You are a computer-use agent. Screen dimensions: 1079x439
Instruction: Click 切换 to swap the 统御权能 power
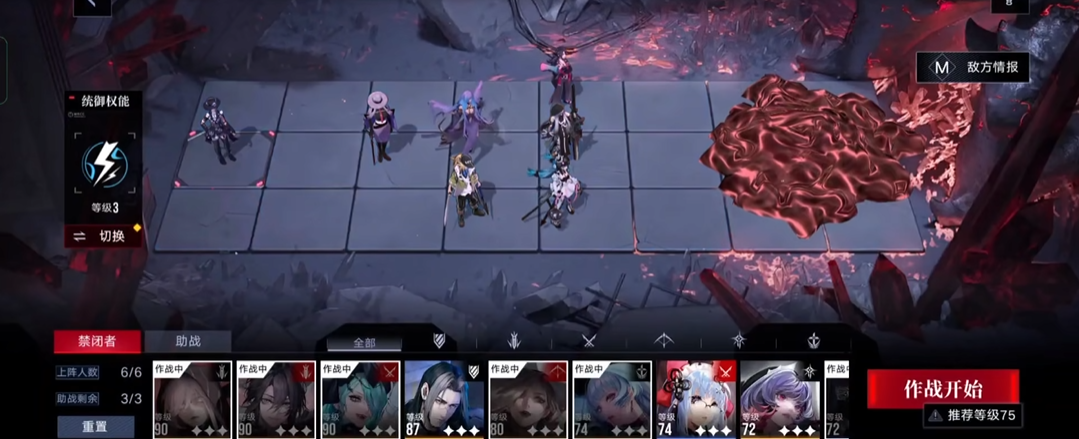pyautogui.click(x=103, y=236)
